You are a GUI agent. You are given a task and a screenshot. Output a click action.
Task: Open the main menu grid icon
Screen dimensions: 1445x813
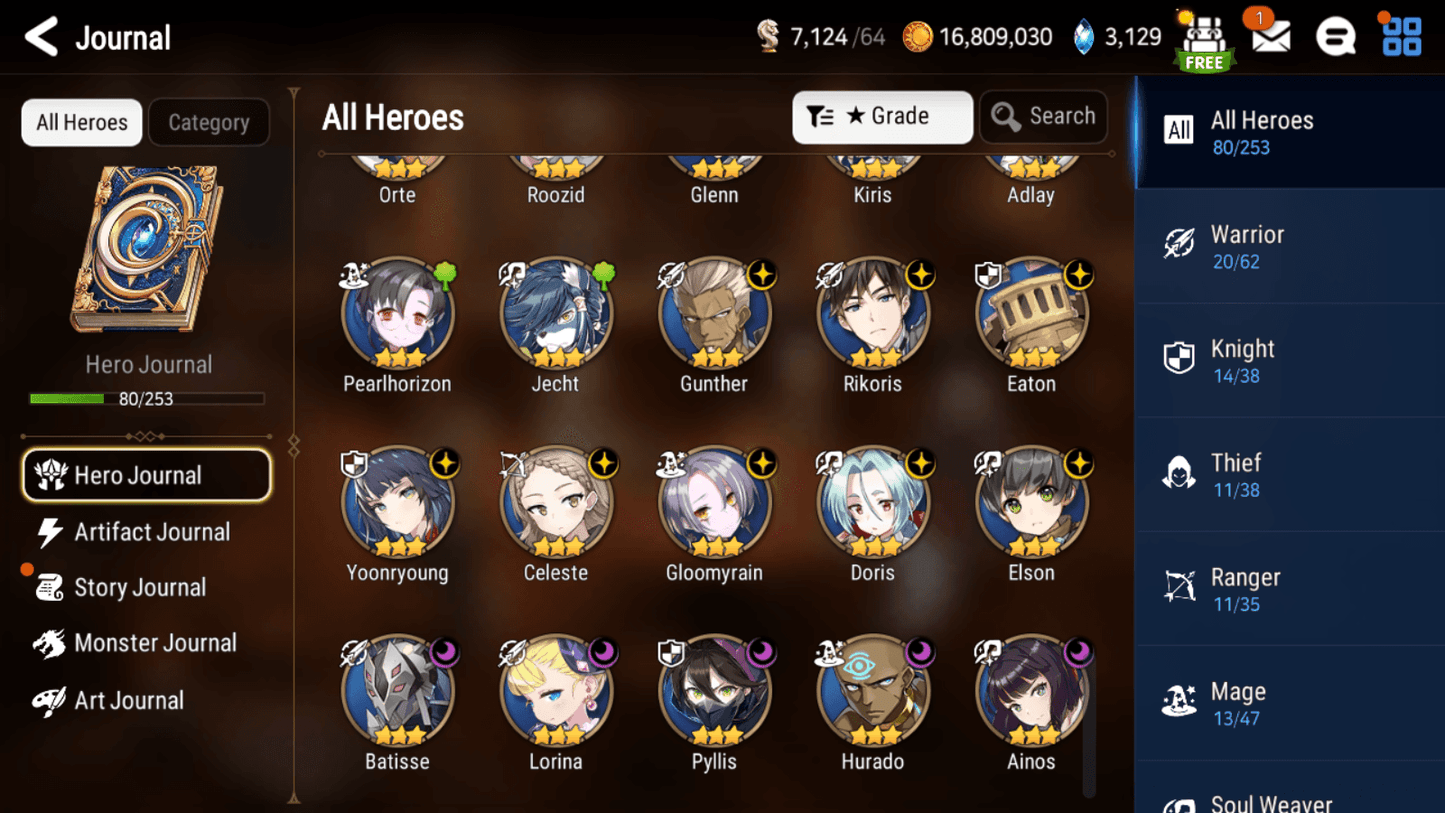[1401, 38]
